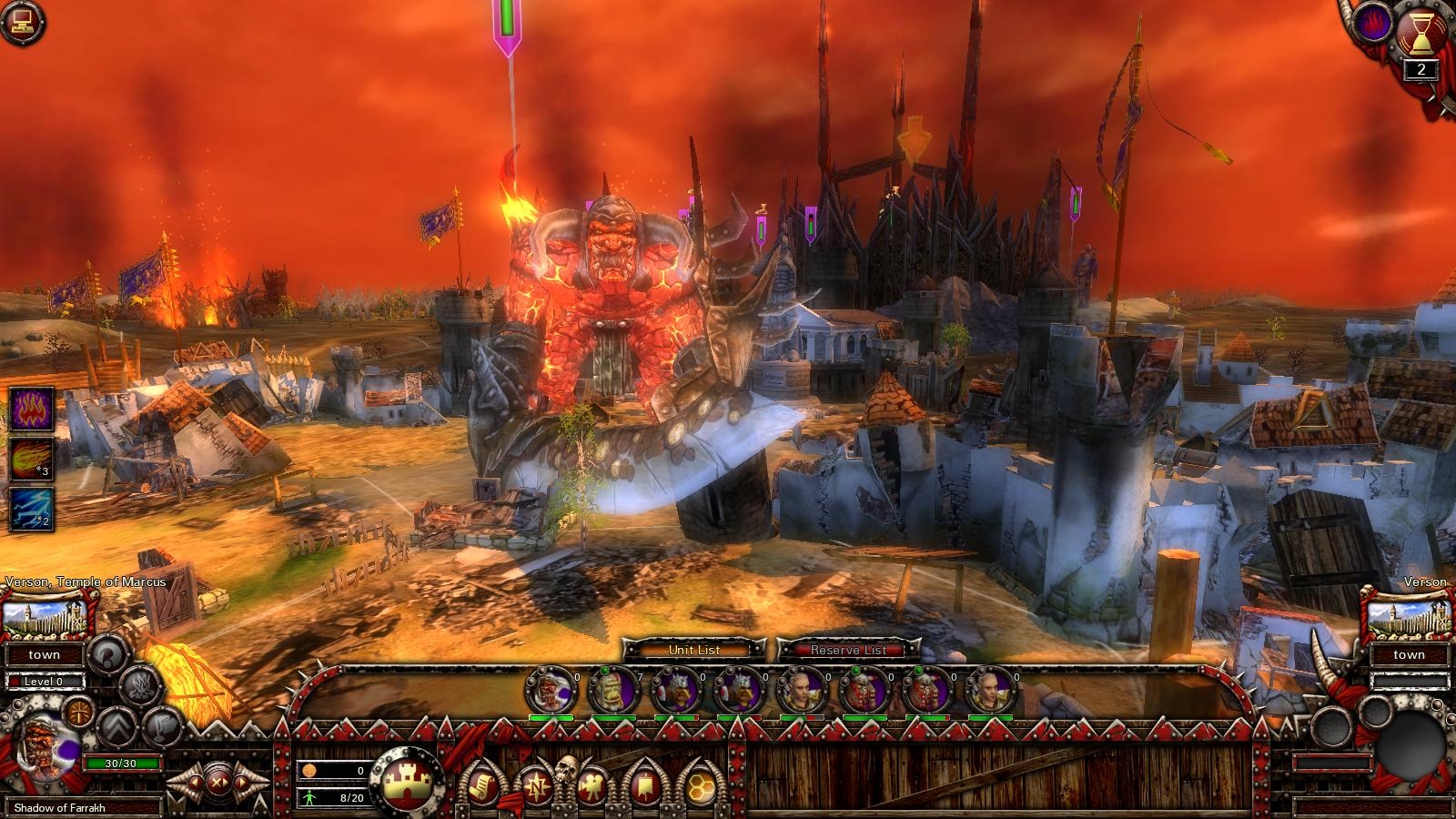This screenshot has width=1456, height=819.
Task: Click the left arrow to cycle to previous unit
Action: click(195, 783)
